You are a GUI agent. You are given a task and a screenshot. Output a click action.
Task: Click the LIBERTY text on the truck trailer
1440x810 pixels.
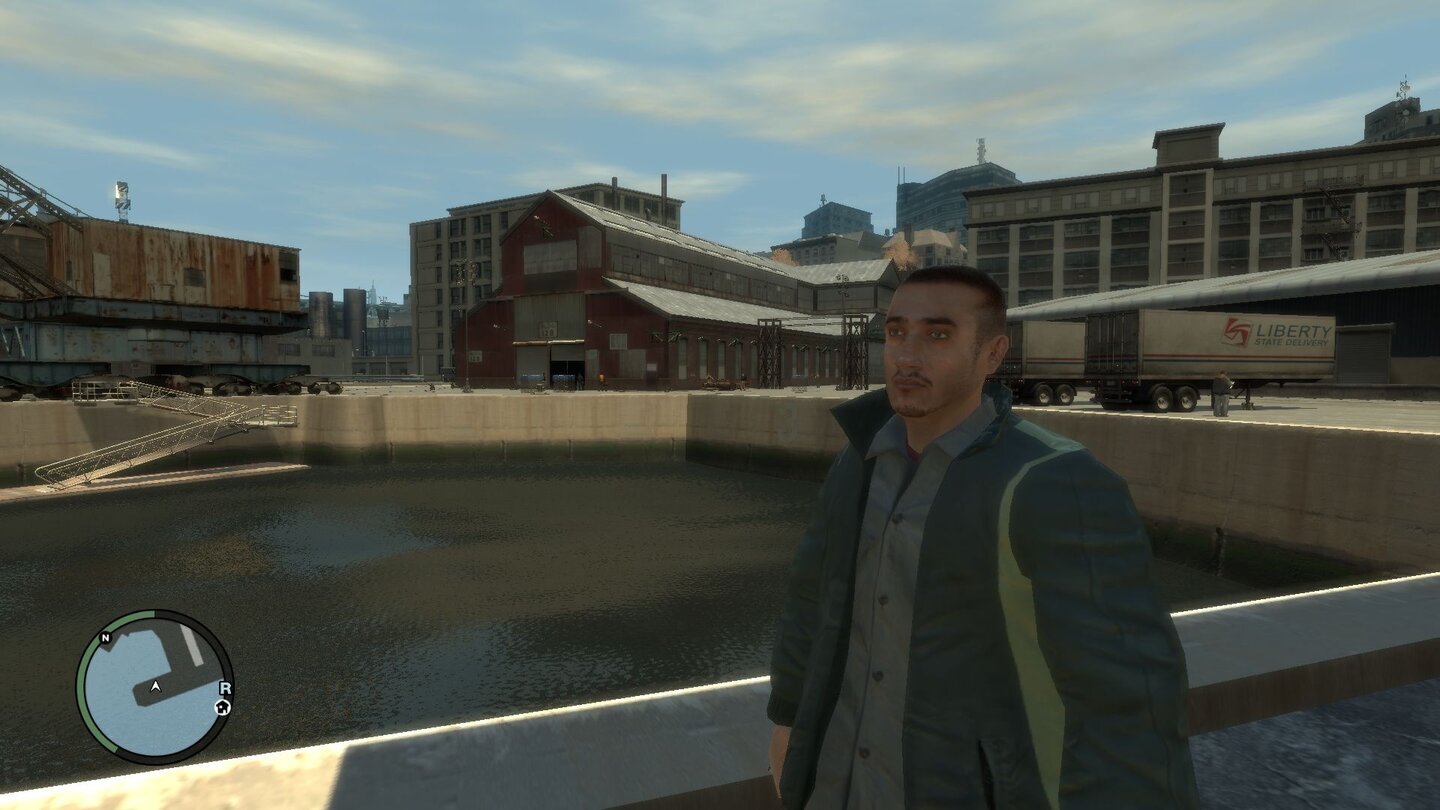tap(1293, 330)
